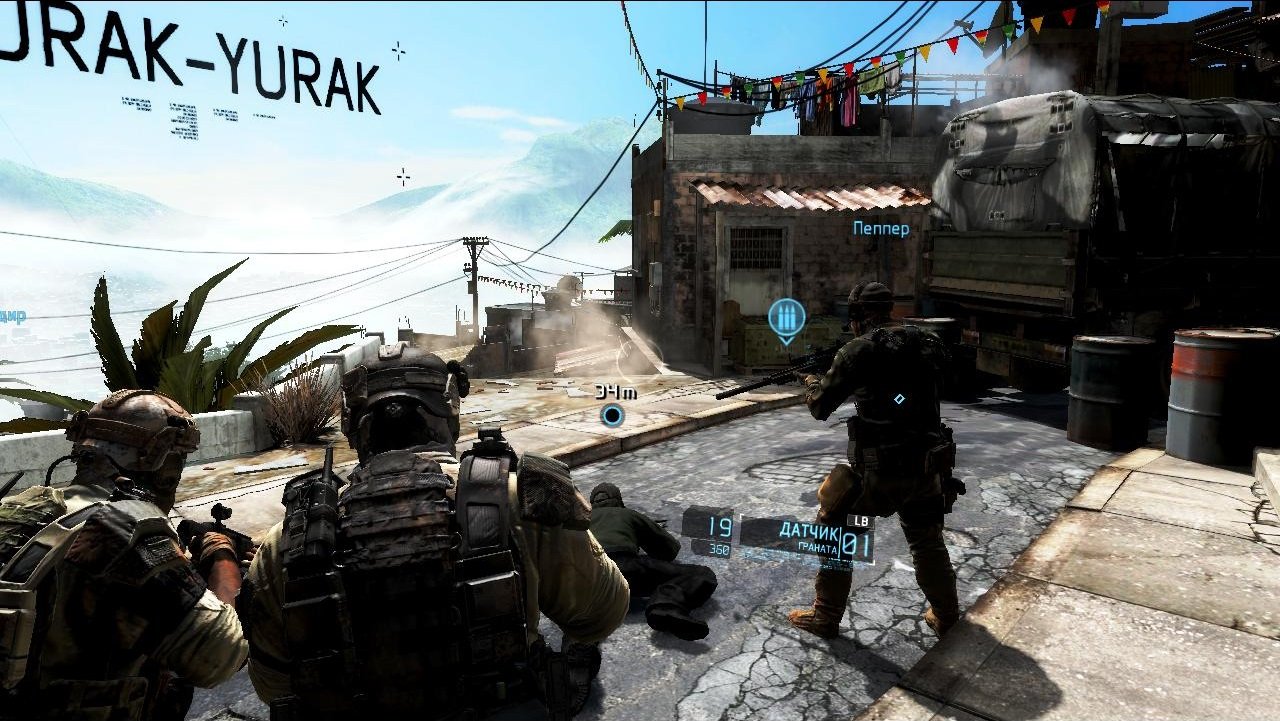This screenshot has height=721, width=1280.
Task: Click the diamond squad marker on Pepper's back
Action: [898, 396]
